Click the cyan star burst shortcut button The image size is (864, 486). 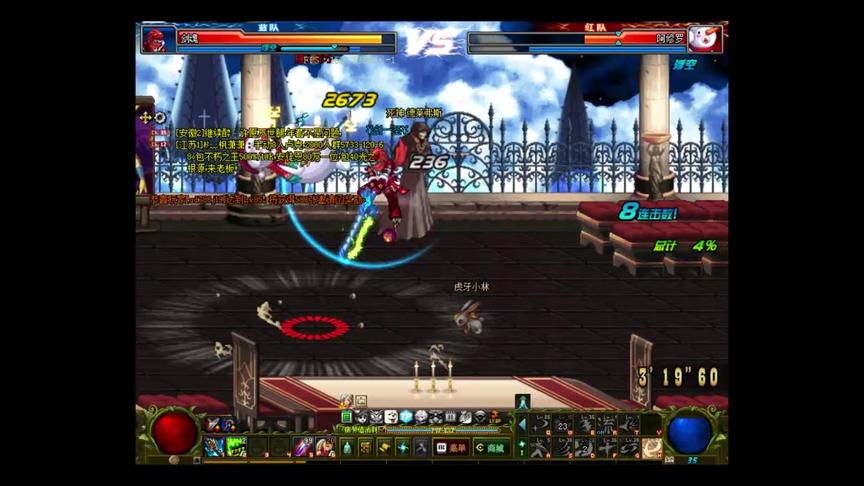(x=401, y=448)
